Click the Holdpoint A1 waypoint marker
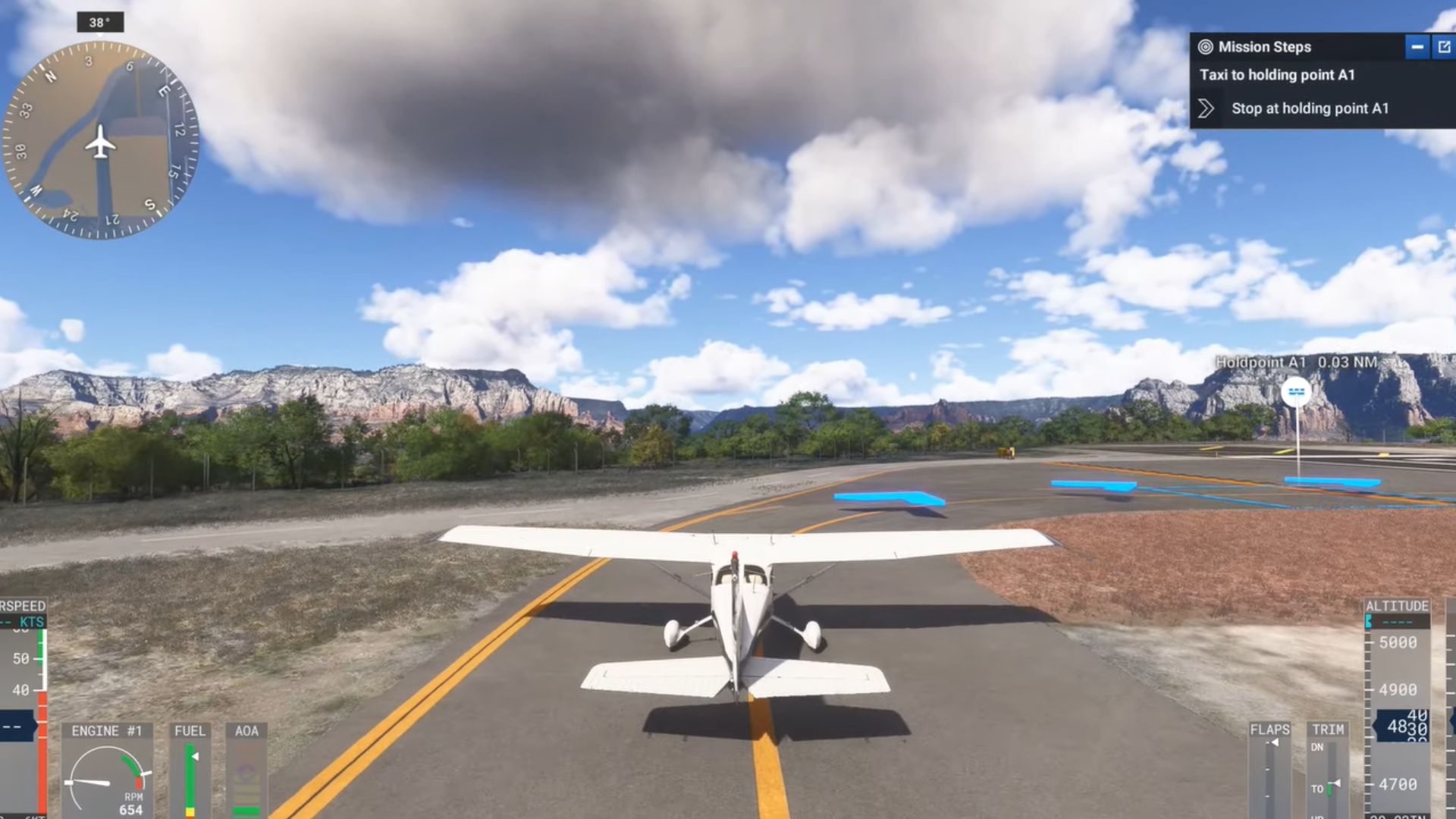The width and height of the screenshot is (1456, 819). [1296, 392]
